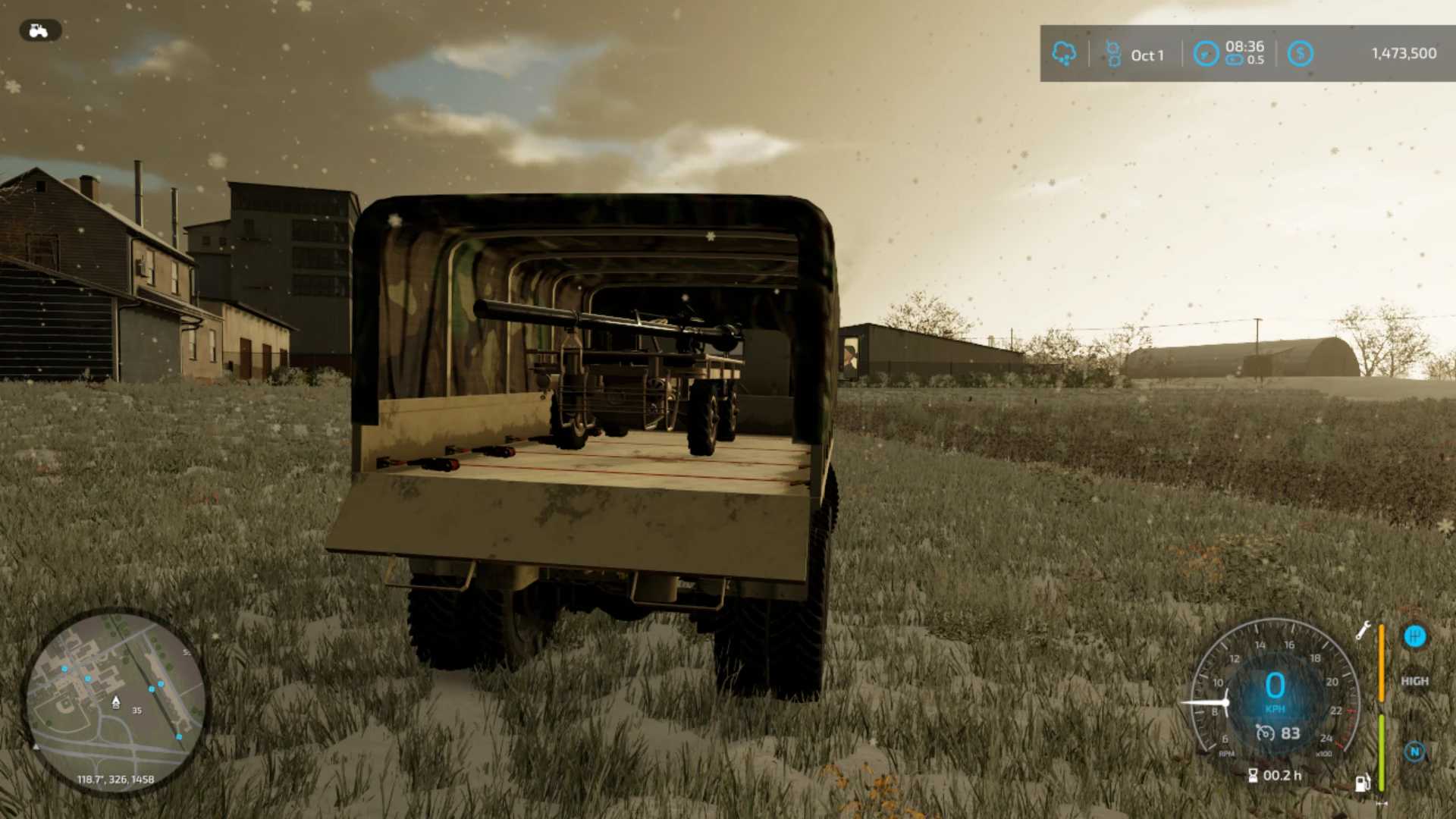Select the season calendar icon beside Oct 1
Screen dimensions: 1456x819
1112,54
